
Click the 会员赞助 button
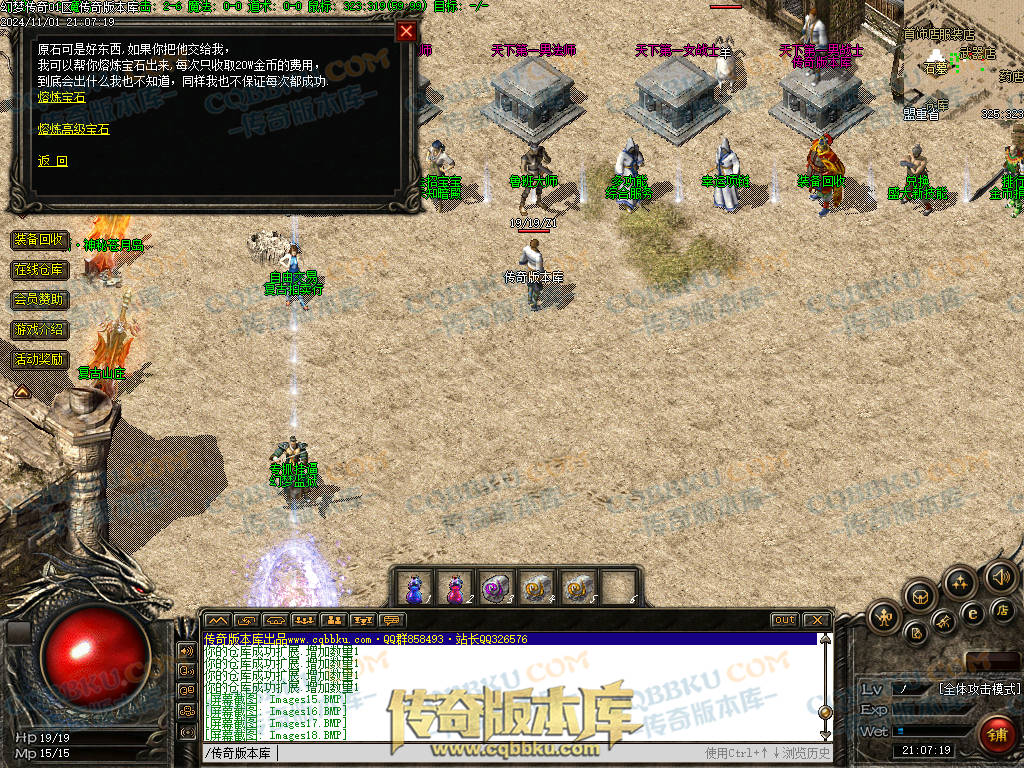(40, 299)
